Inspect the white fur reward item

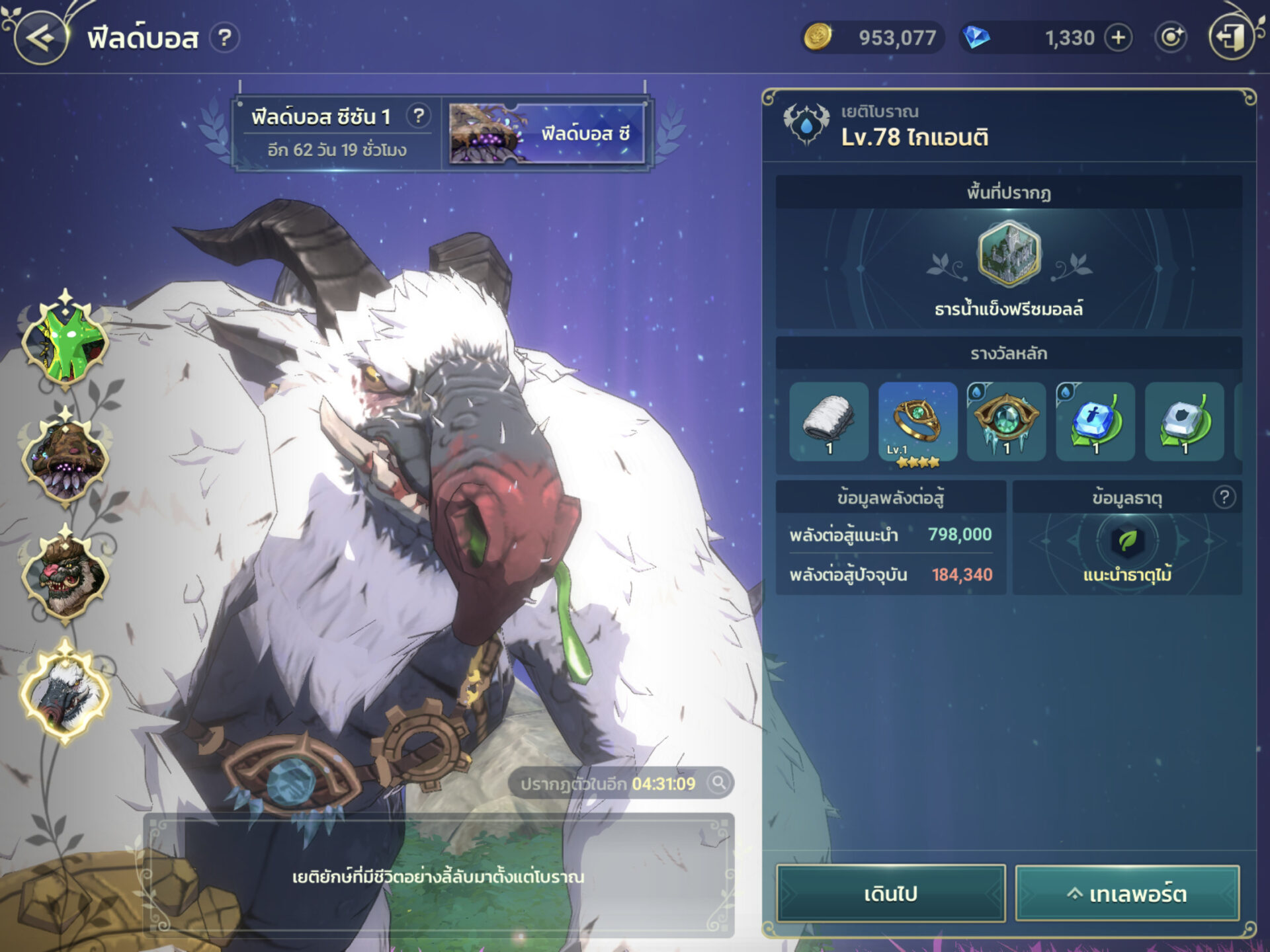click(x=829, y=421)
